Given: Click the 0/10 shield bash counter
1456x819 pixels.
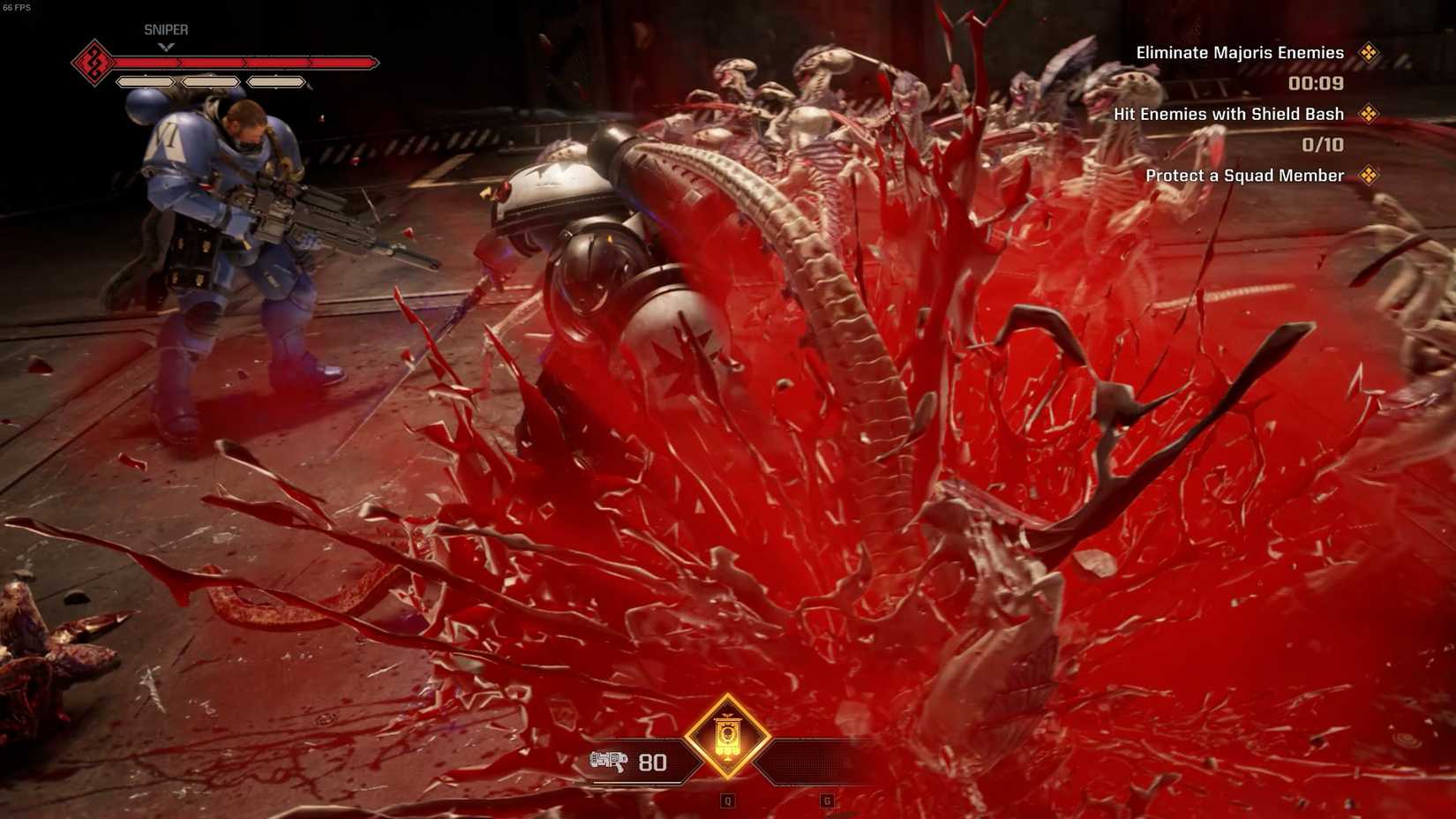Looking at the screenshot, I should pos(1323,144).
